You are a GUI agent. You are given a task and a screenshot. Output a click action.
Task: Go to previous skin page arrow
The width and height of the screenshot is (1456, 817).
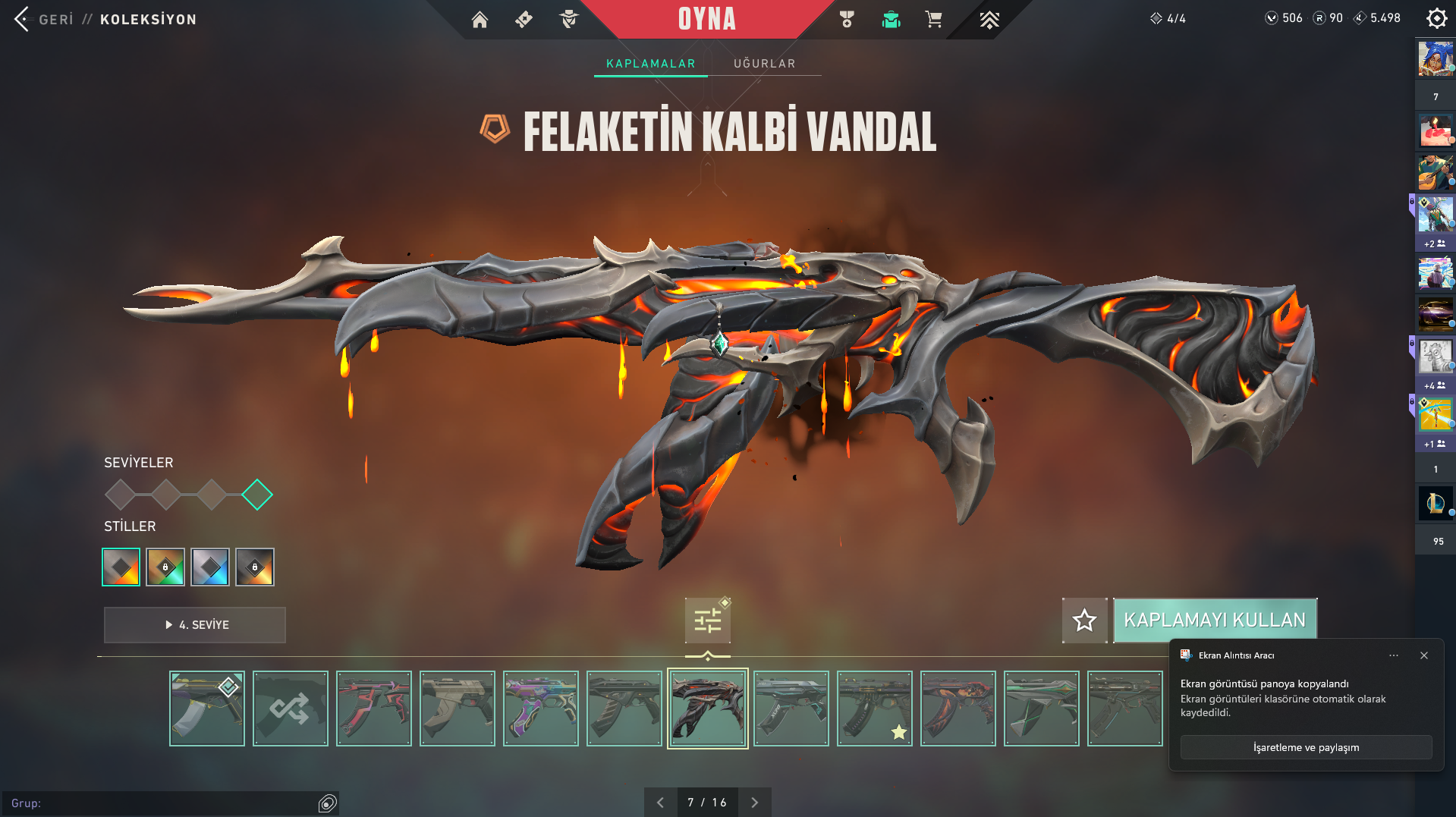(x=660, y=803)
